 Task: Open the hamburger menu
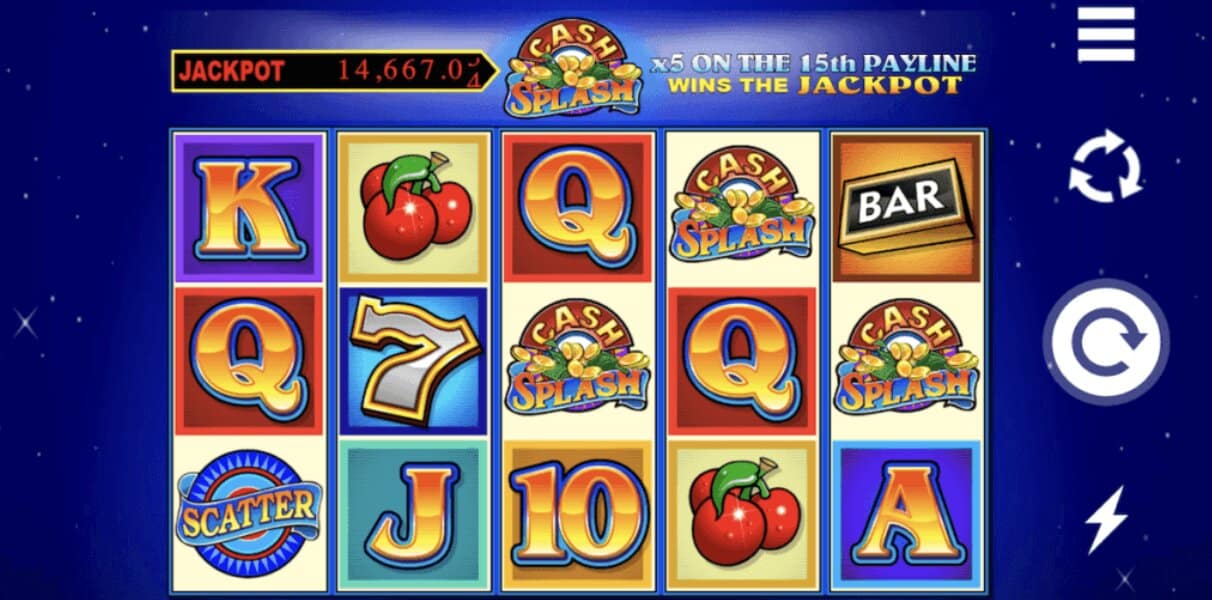tap(1105, 38)
